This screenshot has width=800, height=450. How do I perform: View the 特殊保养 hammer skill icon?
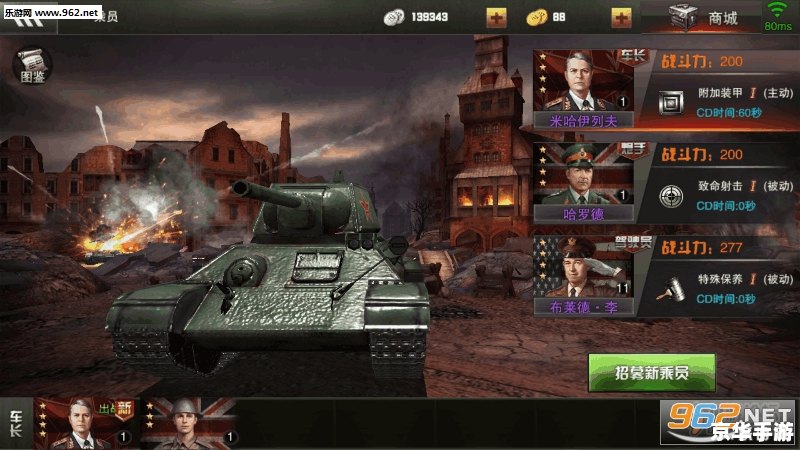(672, 287)
